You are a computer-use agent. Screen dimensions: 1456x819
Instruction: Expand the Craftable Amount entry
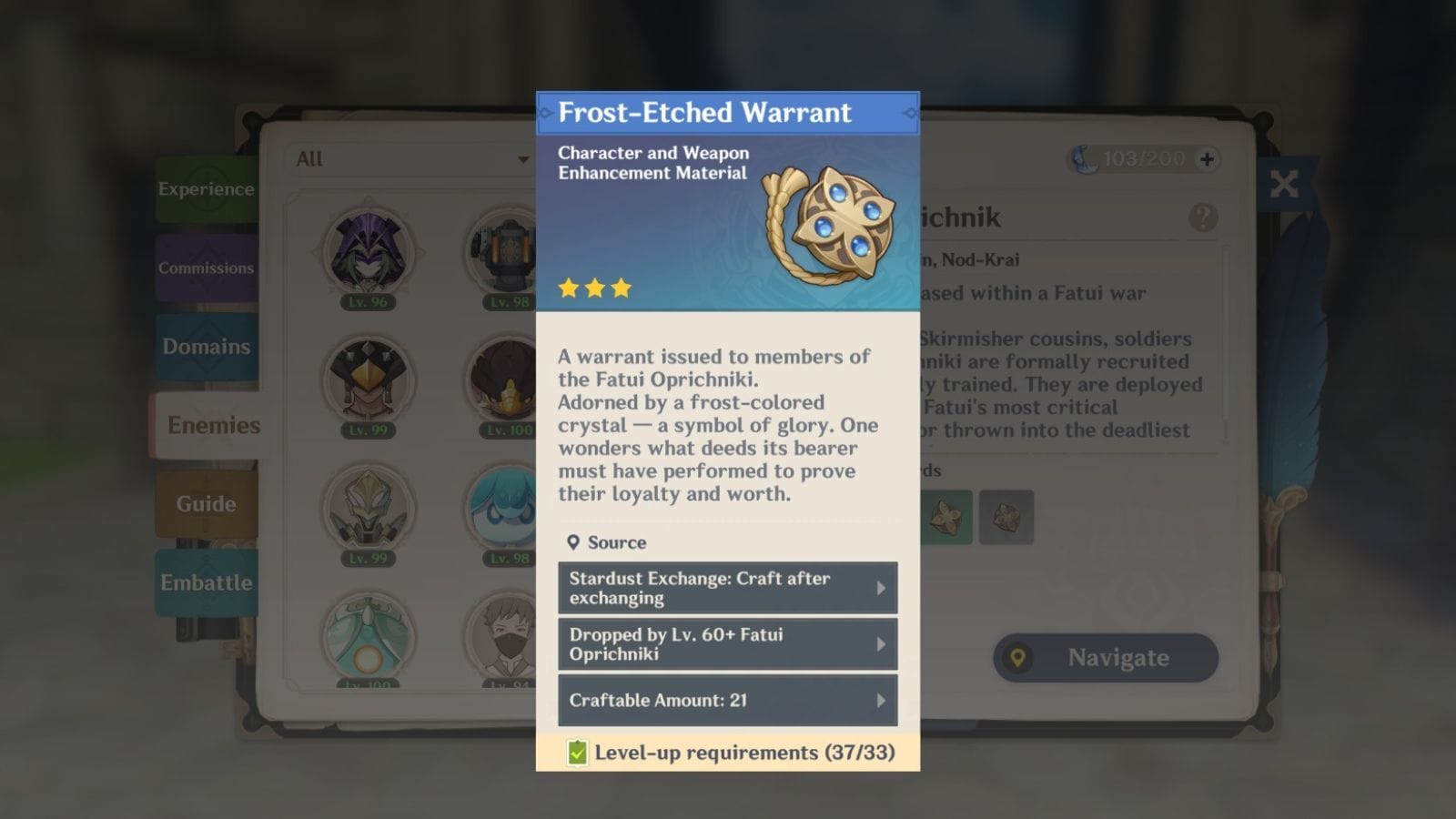(727, 701)
